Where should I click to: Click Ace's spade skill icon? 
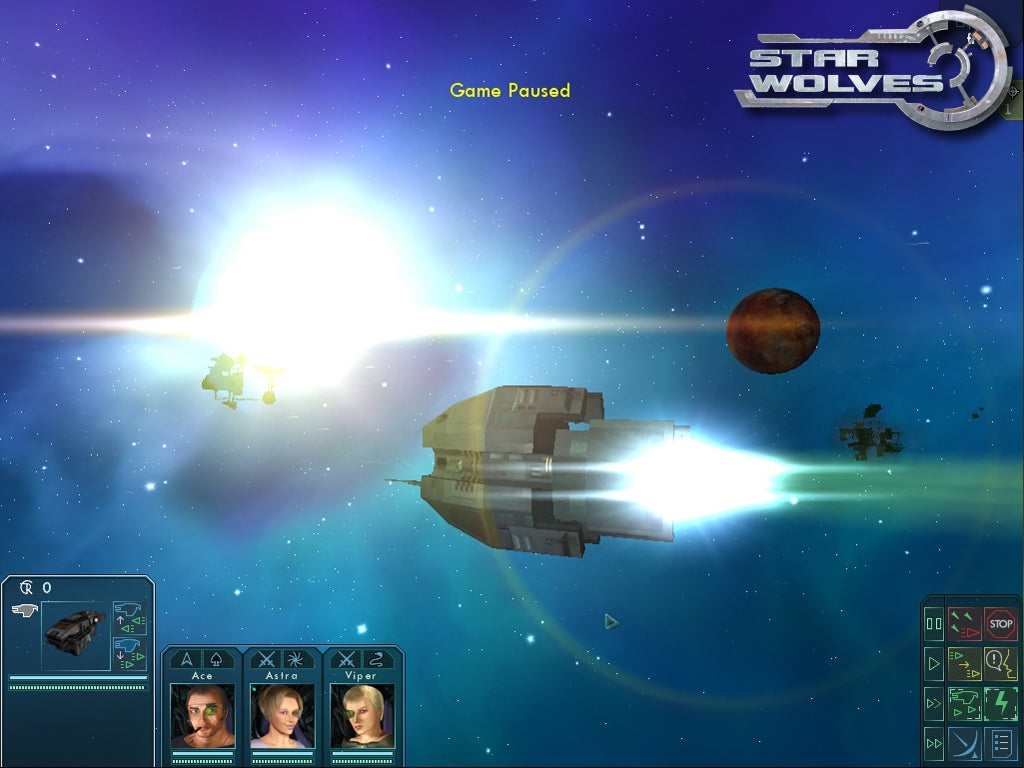pos(219,659)
